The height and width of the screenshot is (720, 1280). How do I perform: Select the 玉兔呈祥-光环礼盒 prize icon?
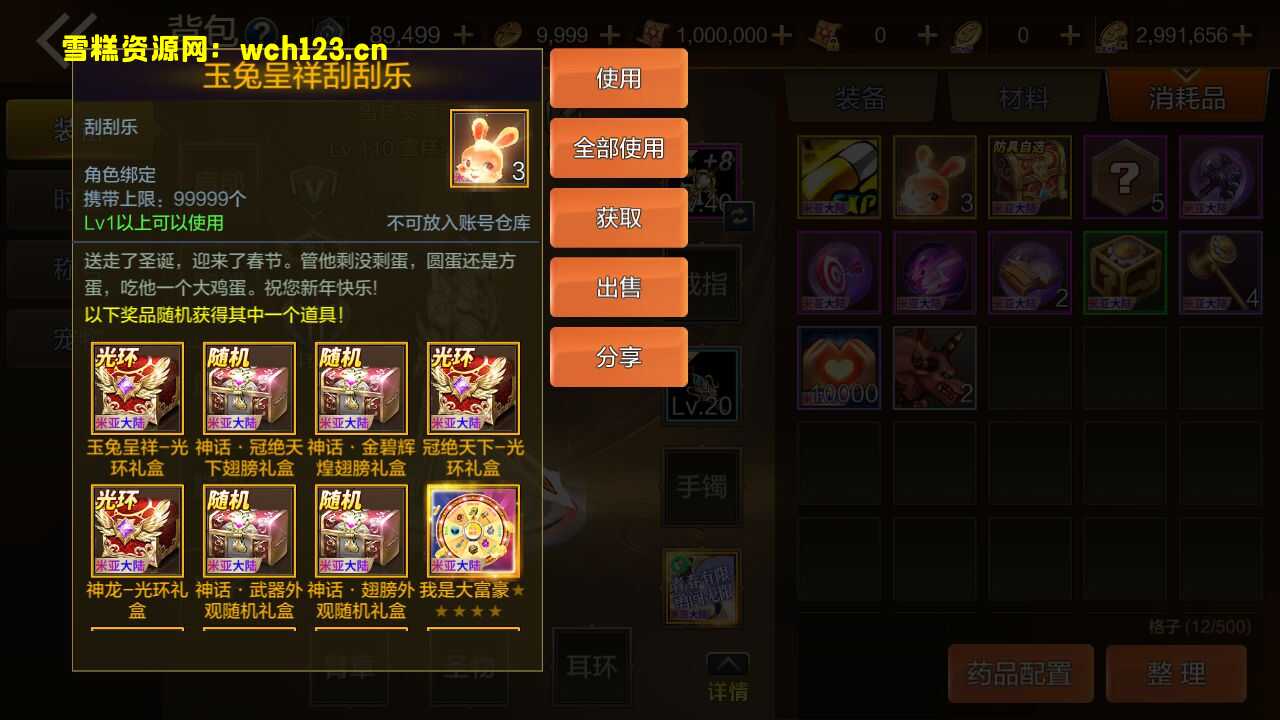pos(137,387)
